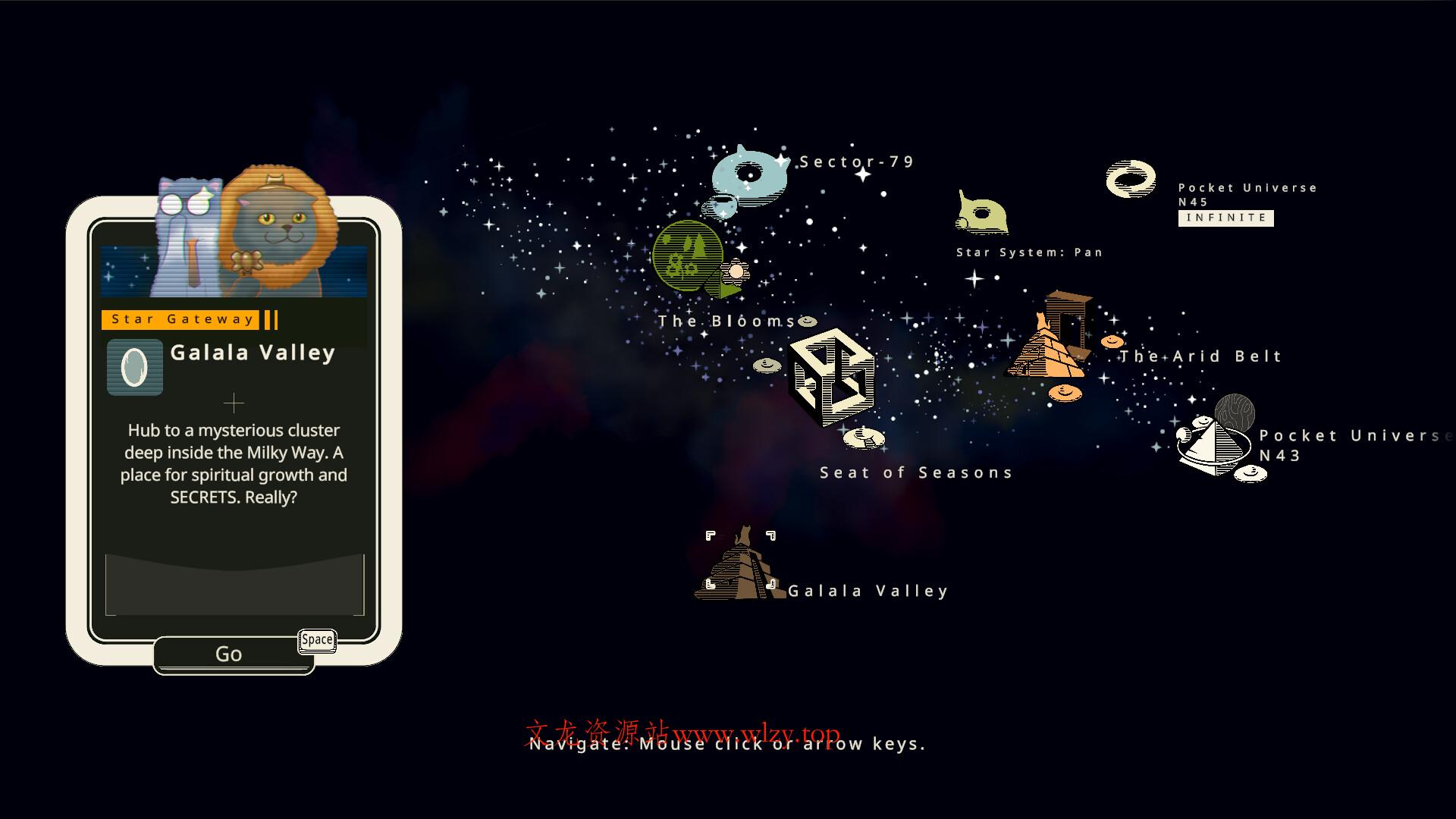Screen dimensions: 1456x819
Task: Select The Arid Belt pyramid node
Action: (x=1050, y=337)
